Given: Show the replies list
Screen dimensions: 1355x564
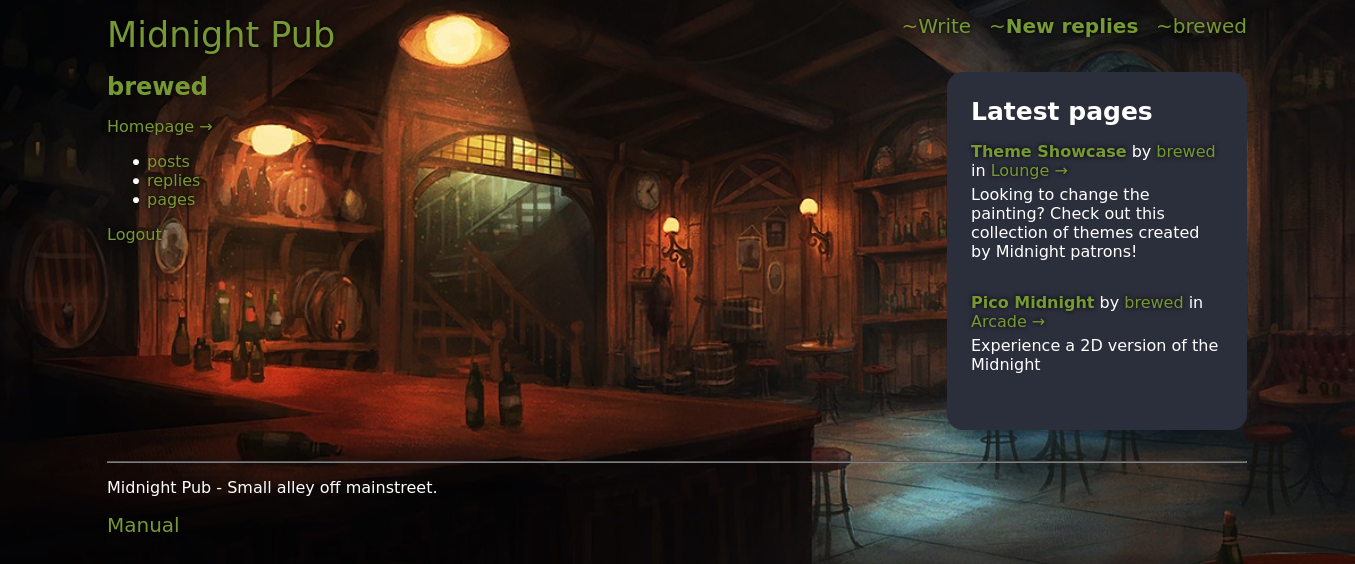Looking at the screenshot, I should click(x=173, y=180).
